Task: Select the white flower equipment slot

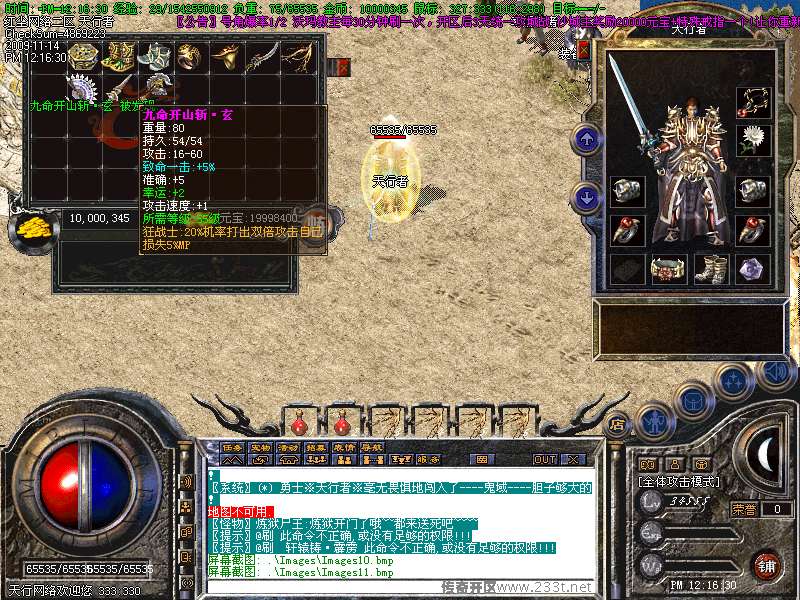Action: coord(753,142)
